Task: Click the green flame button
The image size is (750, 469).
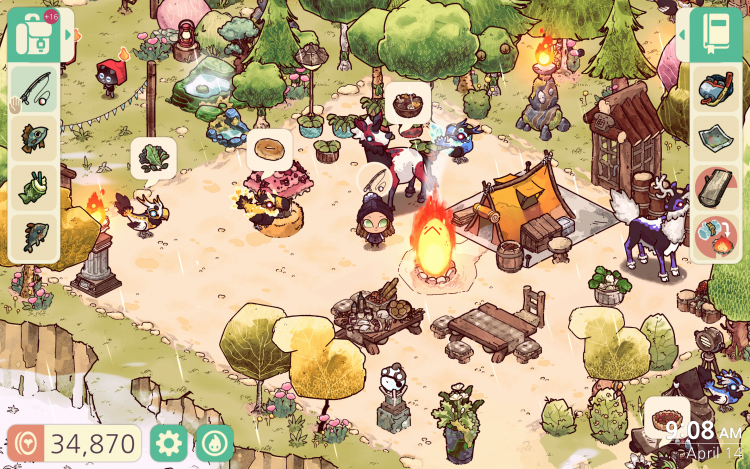Action: (214, 443)
